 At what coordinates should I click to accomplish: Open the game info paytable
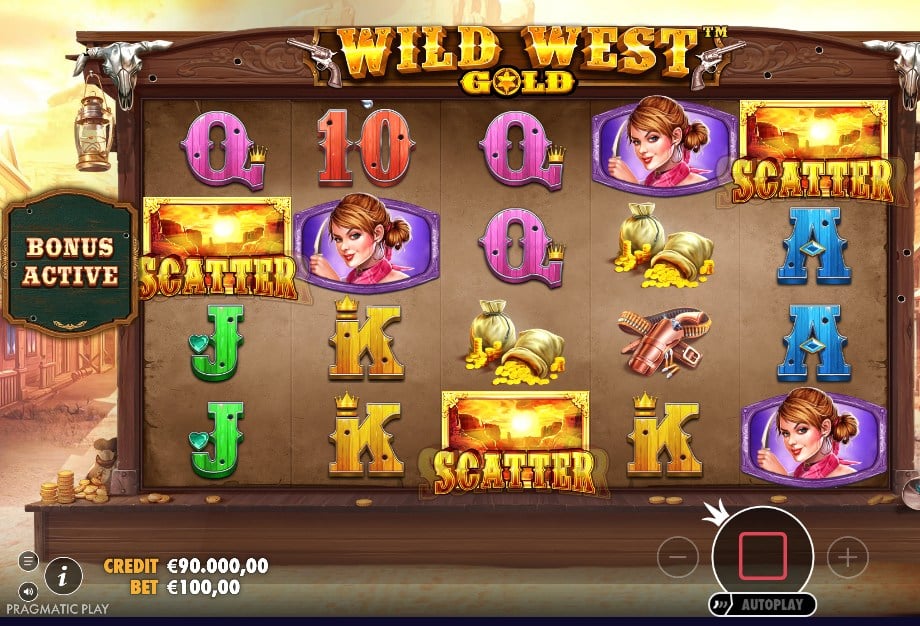click(64, 575)
